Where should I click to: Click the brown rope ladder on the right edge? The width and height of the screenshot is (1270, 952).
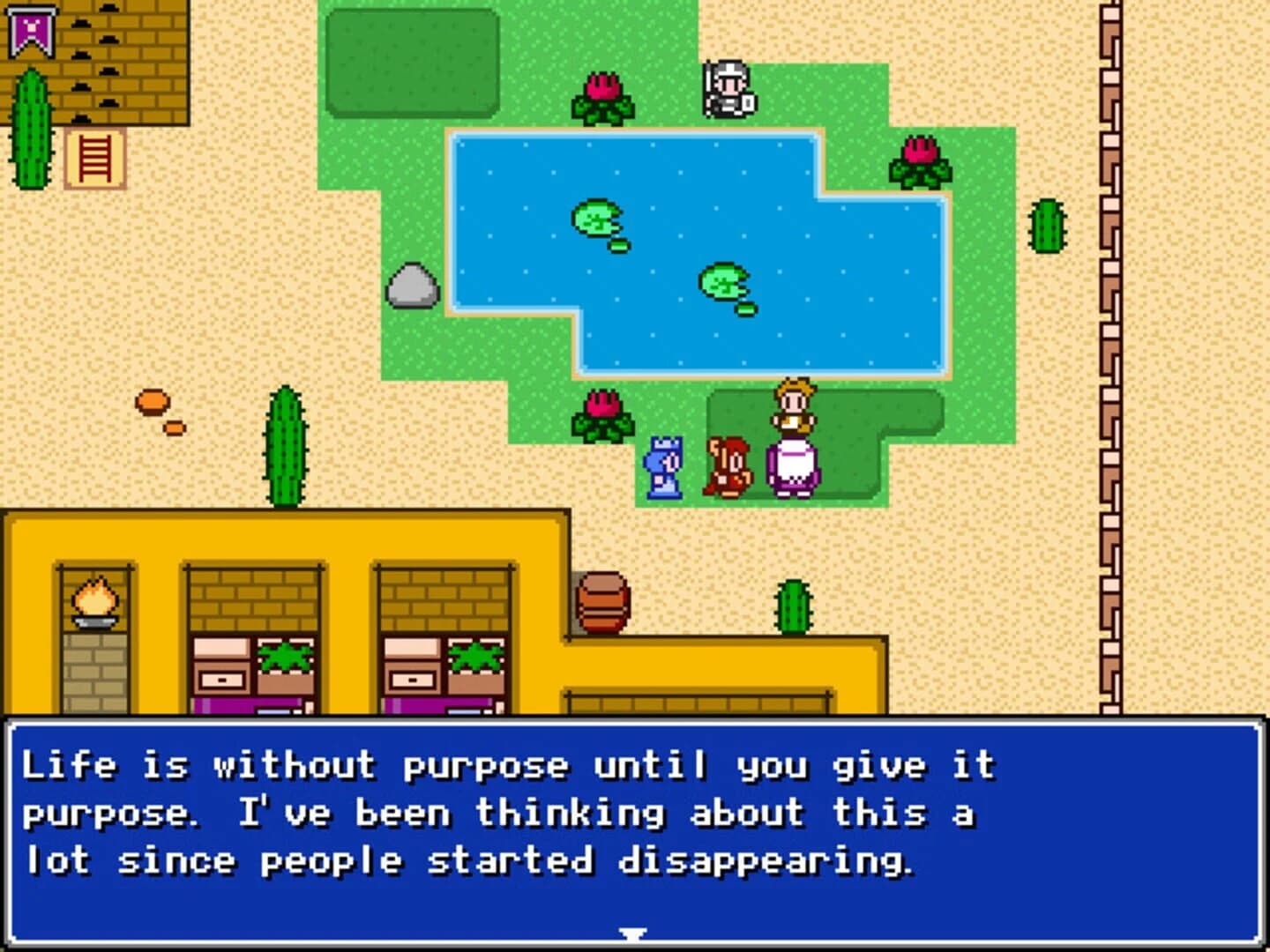pos(1110,353)
